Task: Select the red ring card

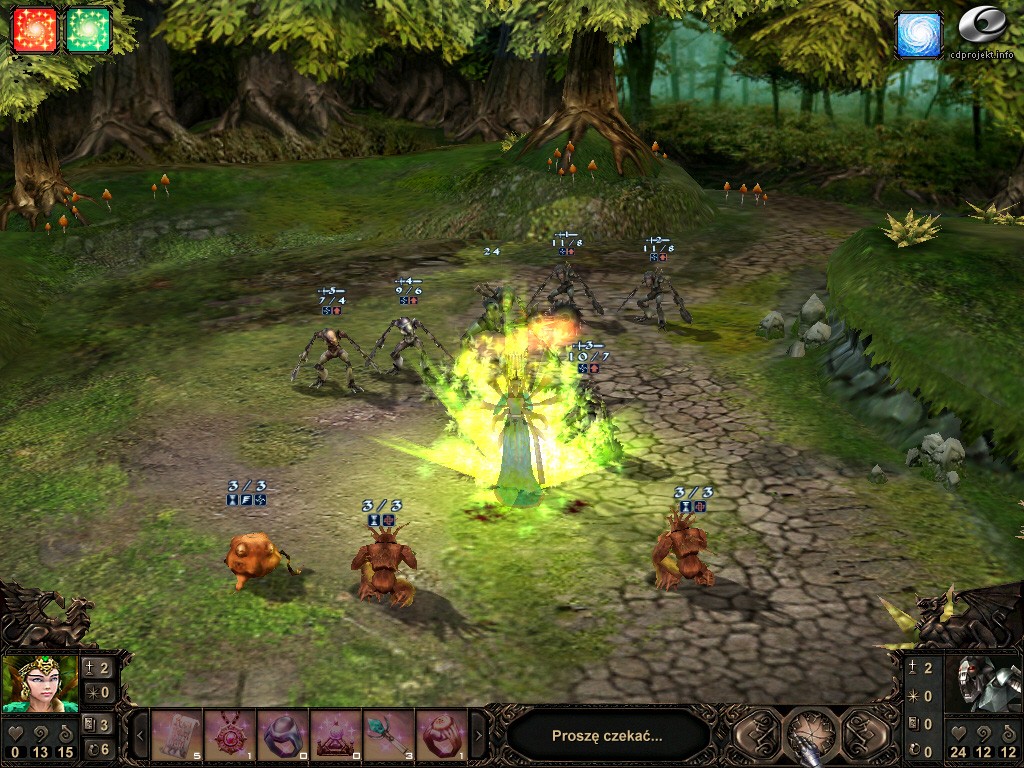Action: tap(441, 736)
